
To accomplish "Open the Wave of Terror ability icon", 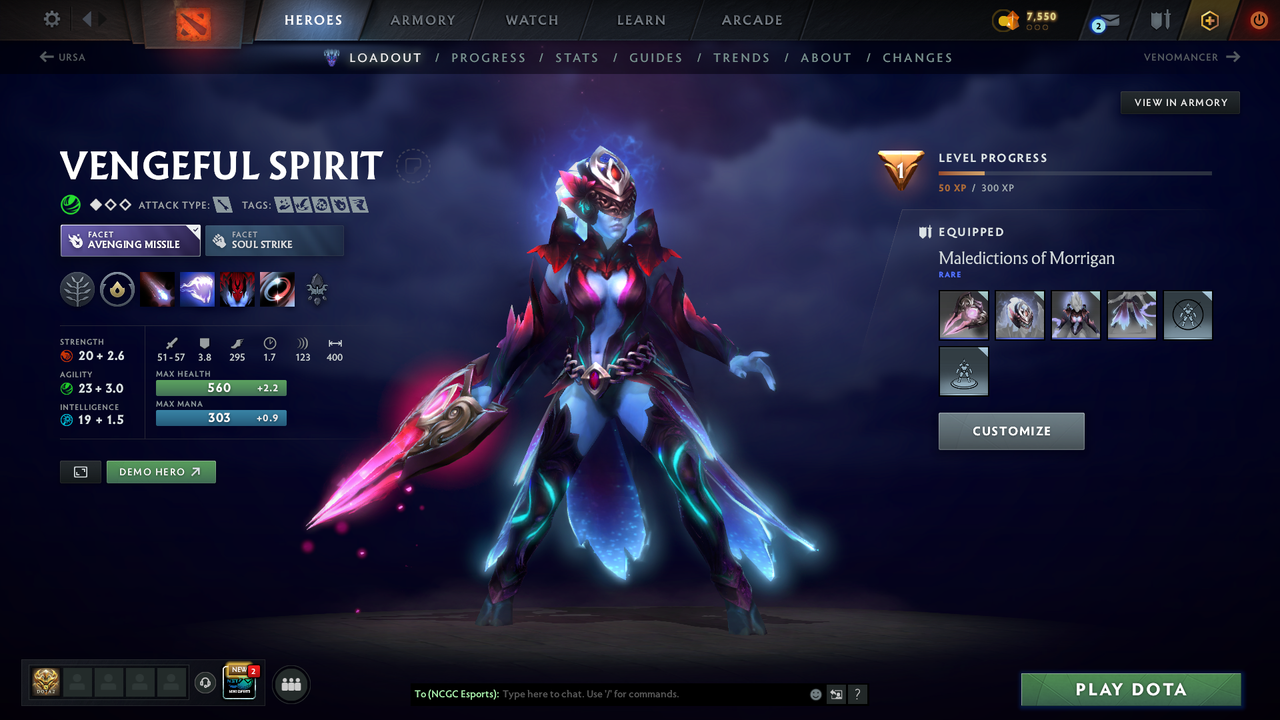I will tap(197, 289).
